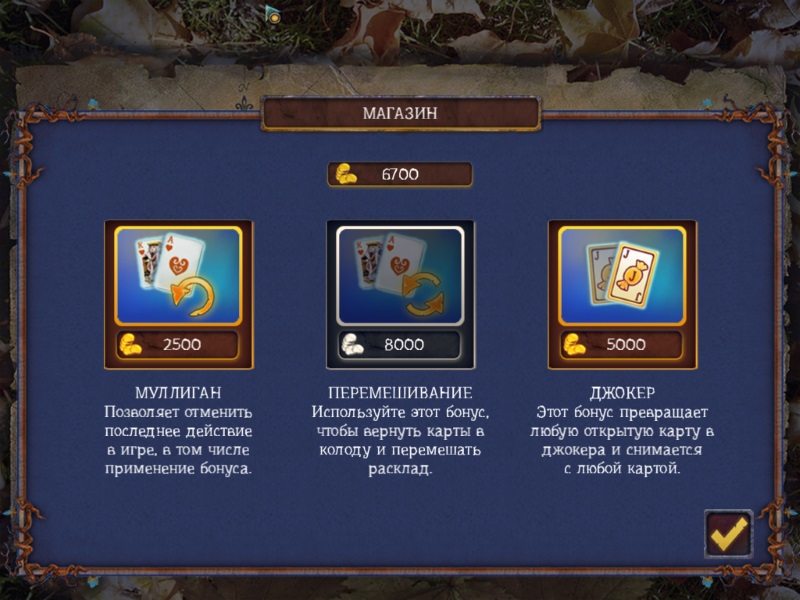The height and width of the screenshot is (600, 800).
Task: Click the 2500 coin price button
Action: click(178, 345)
